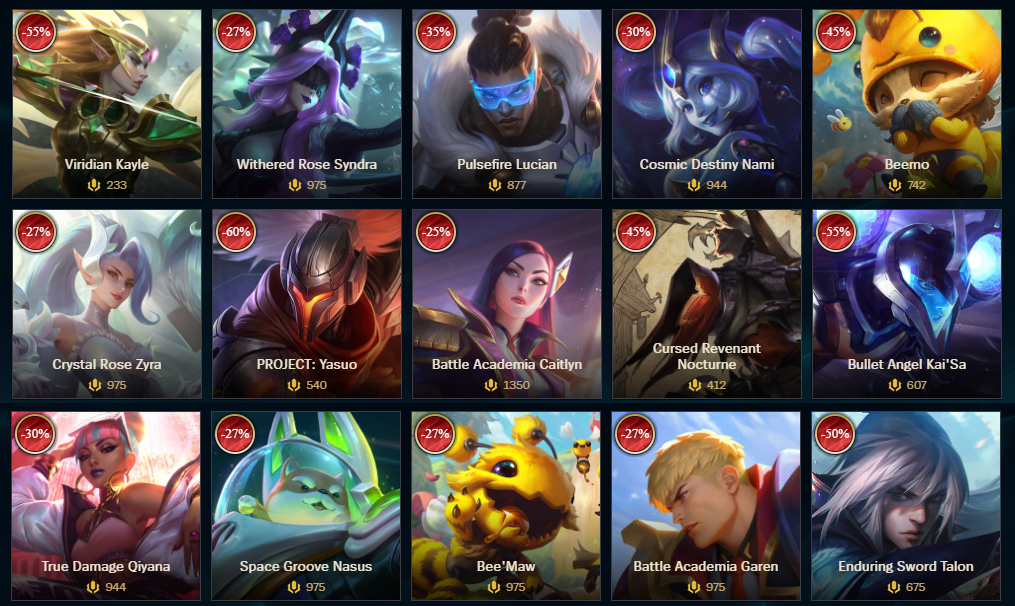Image resolution: width=1015 pixels, height=606 pixels.
Task: Select the True Damage Qiyana skin
Action: click(x=107, y=505)
